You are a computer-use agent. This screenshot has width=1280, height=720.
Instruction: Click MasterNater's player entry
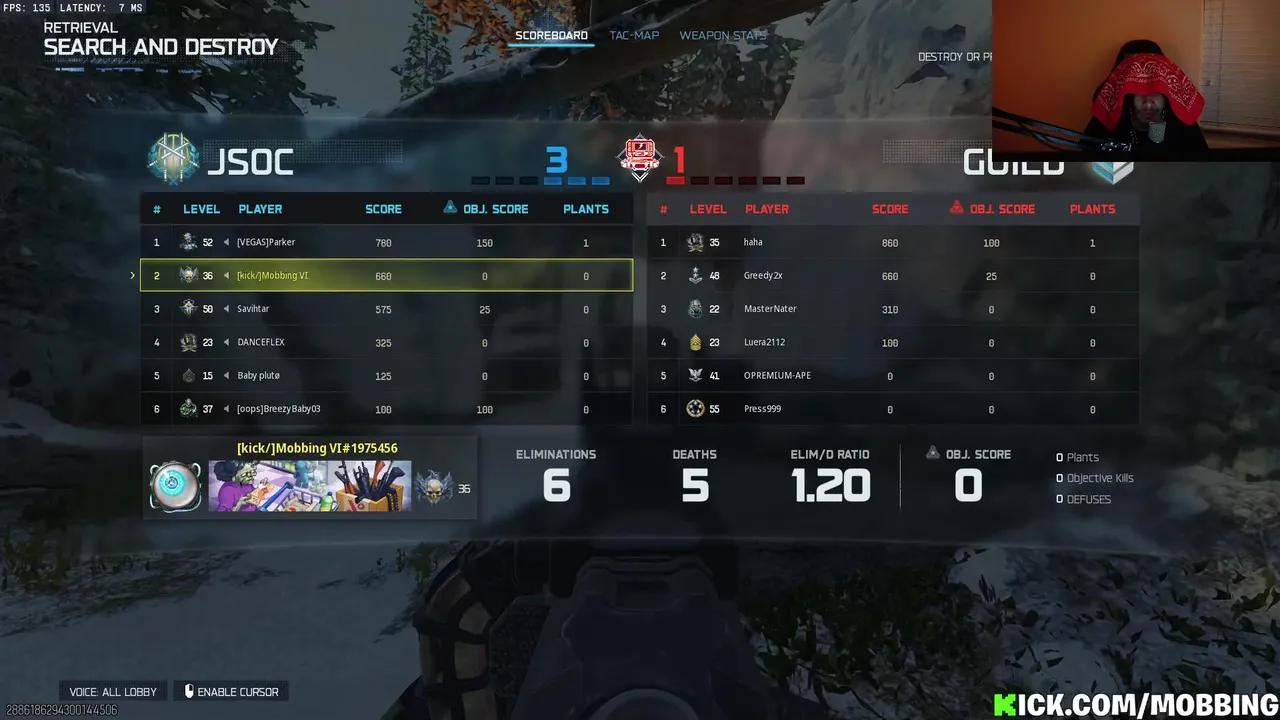click(x=892, y=309)
